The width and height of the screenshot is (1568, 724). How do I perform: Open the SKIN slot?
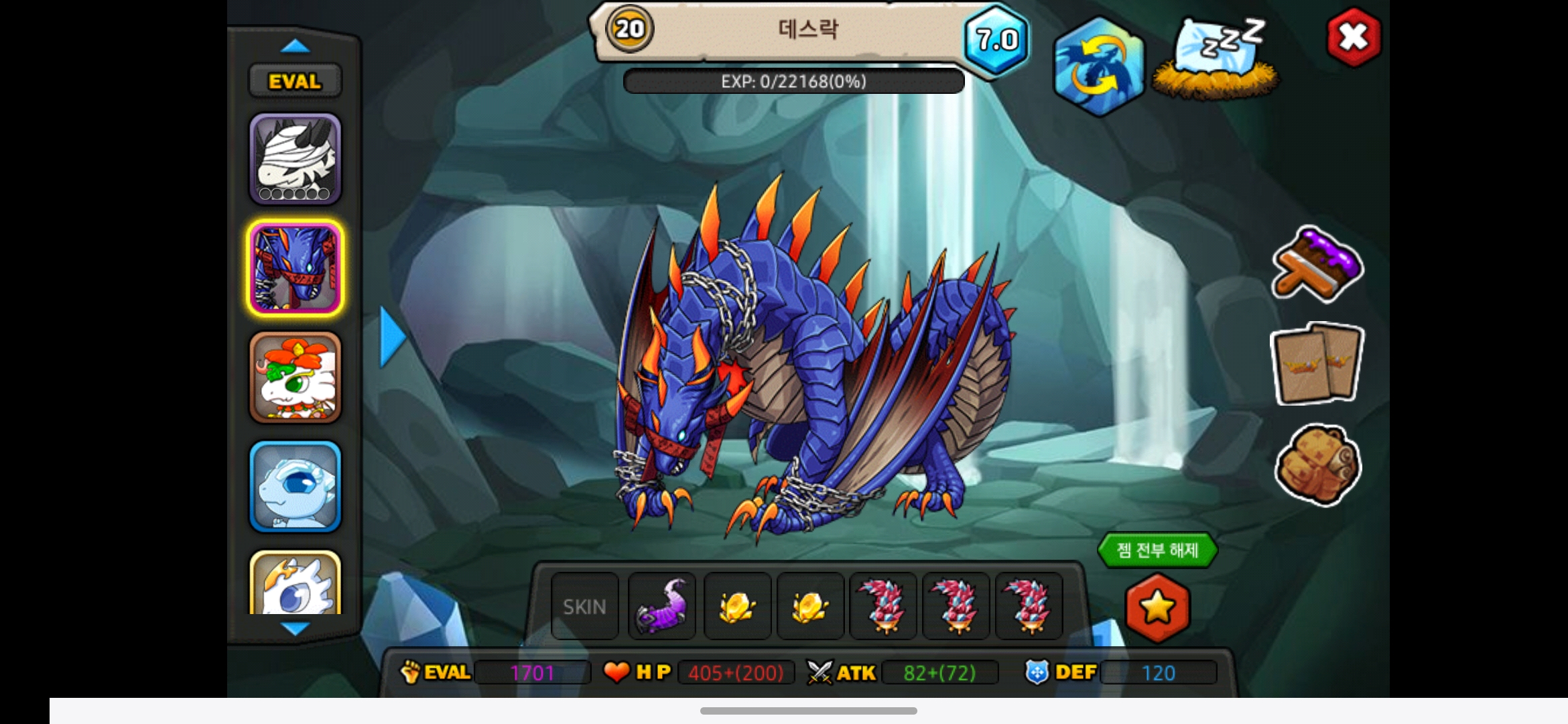click(584, 607)
